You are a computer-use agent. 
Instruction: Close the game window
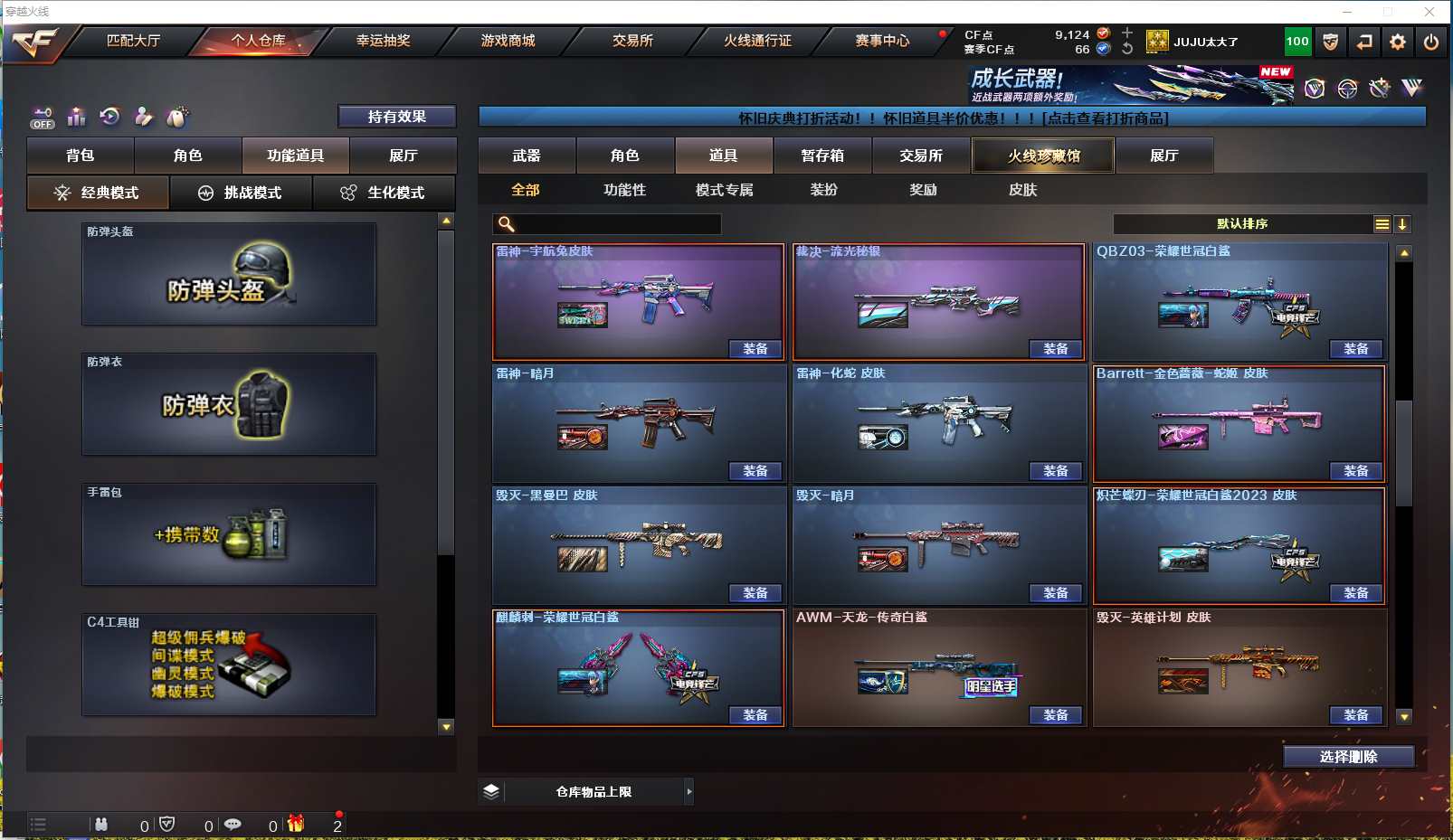pos(1429,12)
